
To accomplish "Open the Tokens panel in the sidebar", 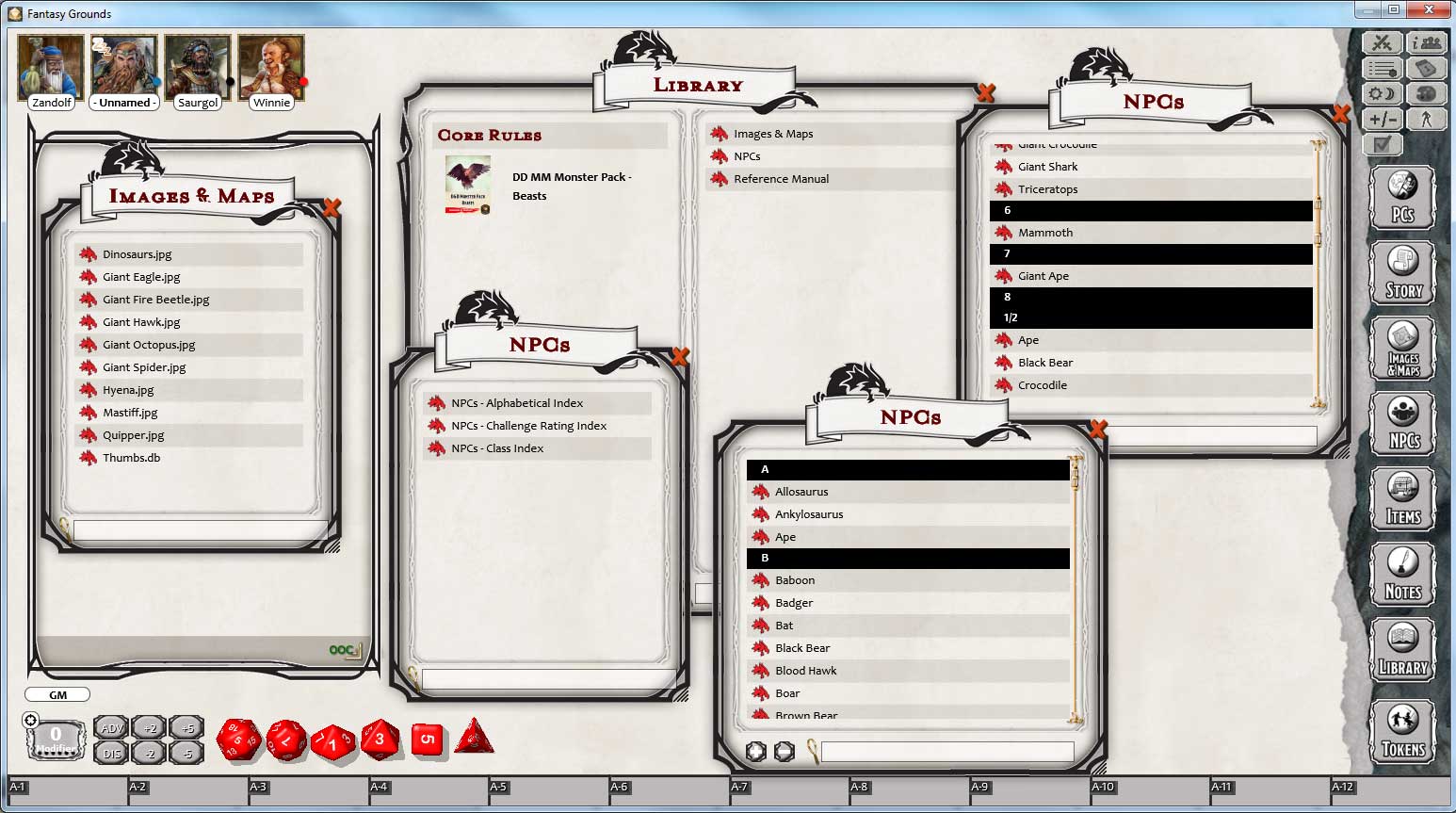I will (x=1402, y=731).
